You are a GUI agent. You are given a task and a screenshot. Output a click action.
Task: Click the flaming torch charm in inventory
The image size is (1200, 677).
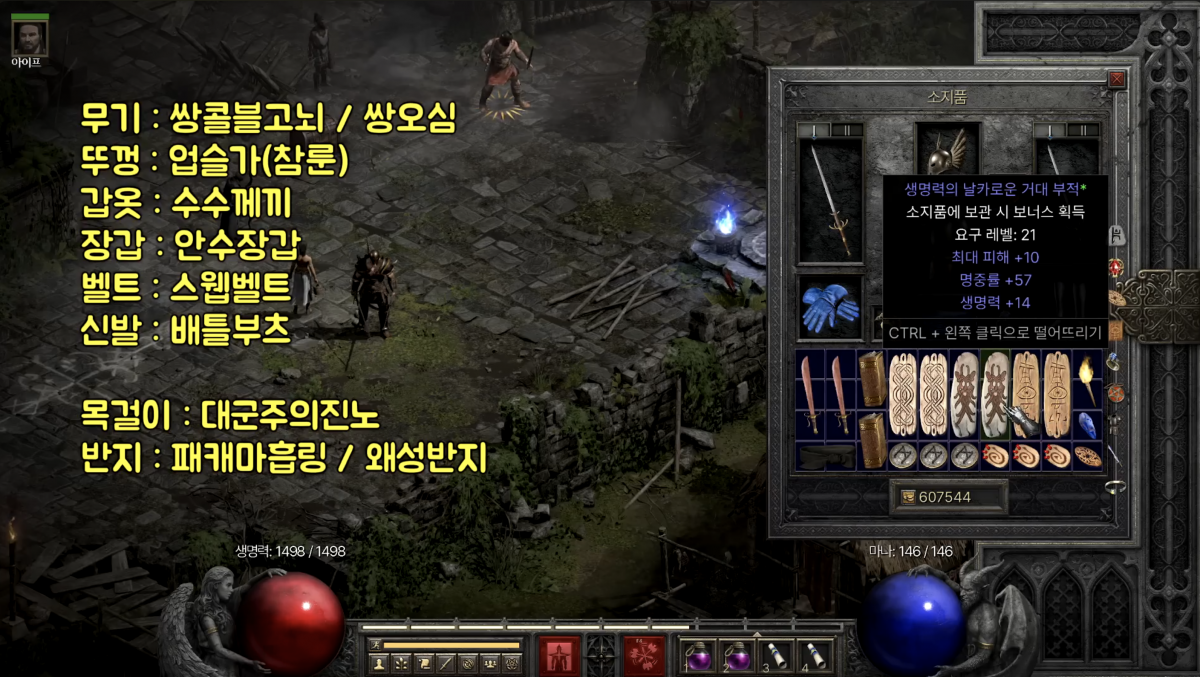pyautogui.click(x=1086, y=378)
